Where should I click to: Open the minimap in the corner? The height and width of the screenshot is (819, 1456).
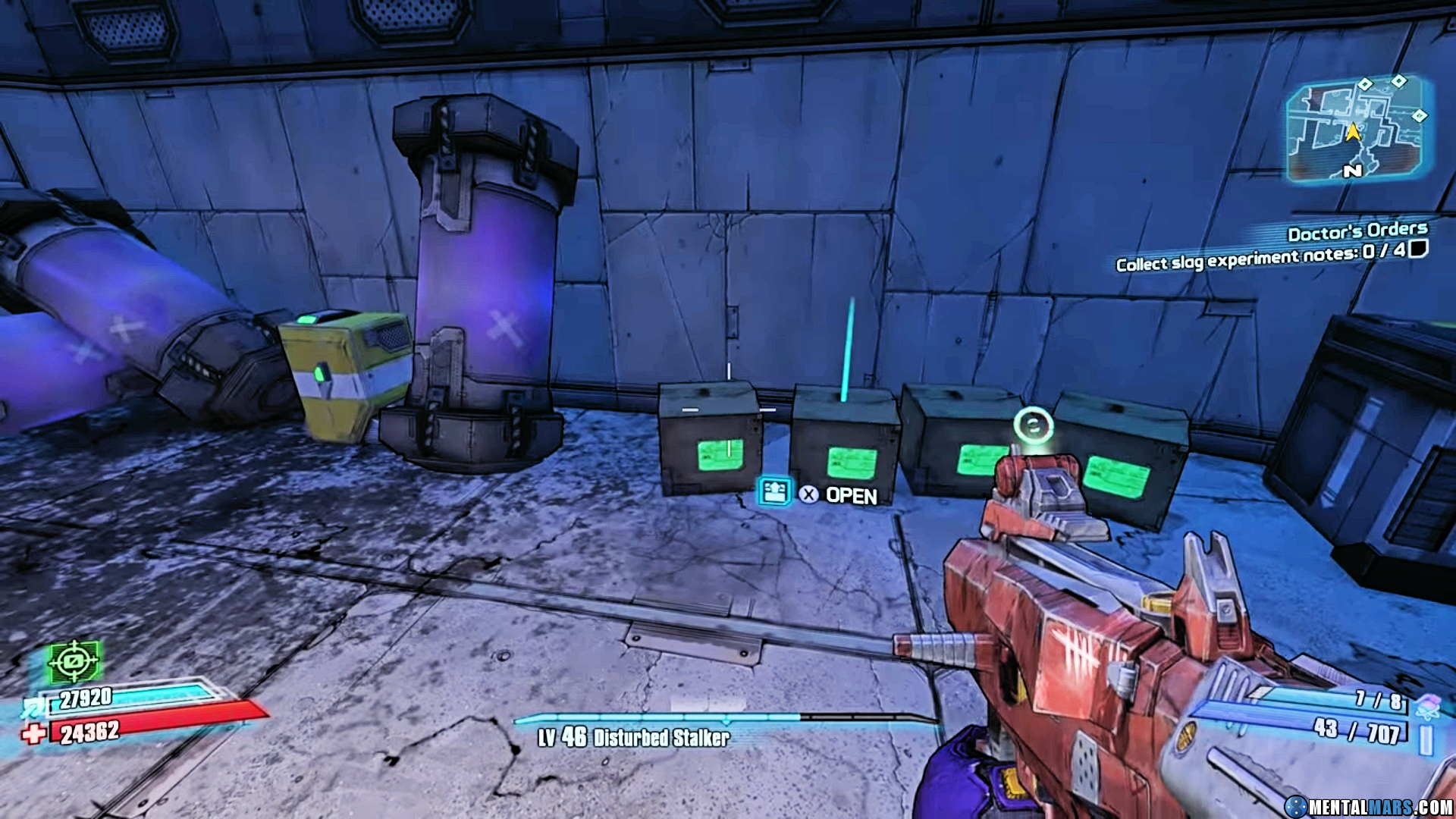[x=1355, y=130]
